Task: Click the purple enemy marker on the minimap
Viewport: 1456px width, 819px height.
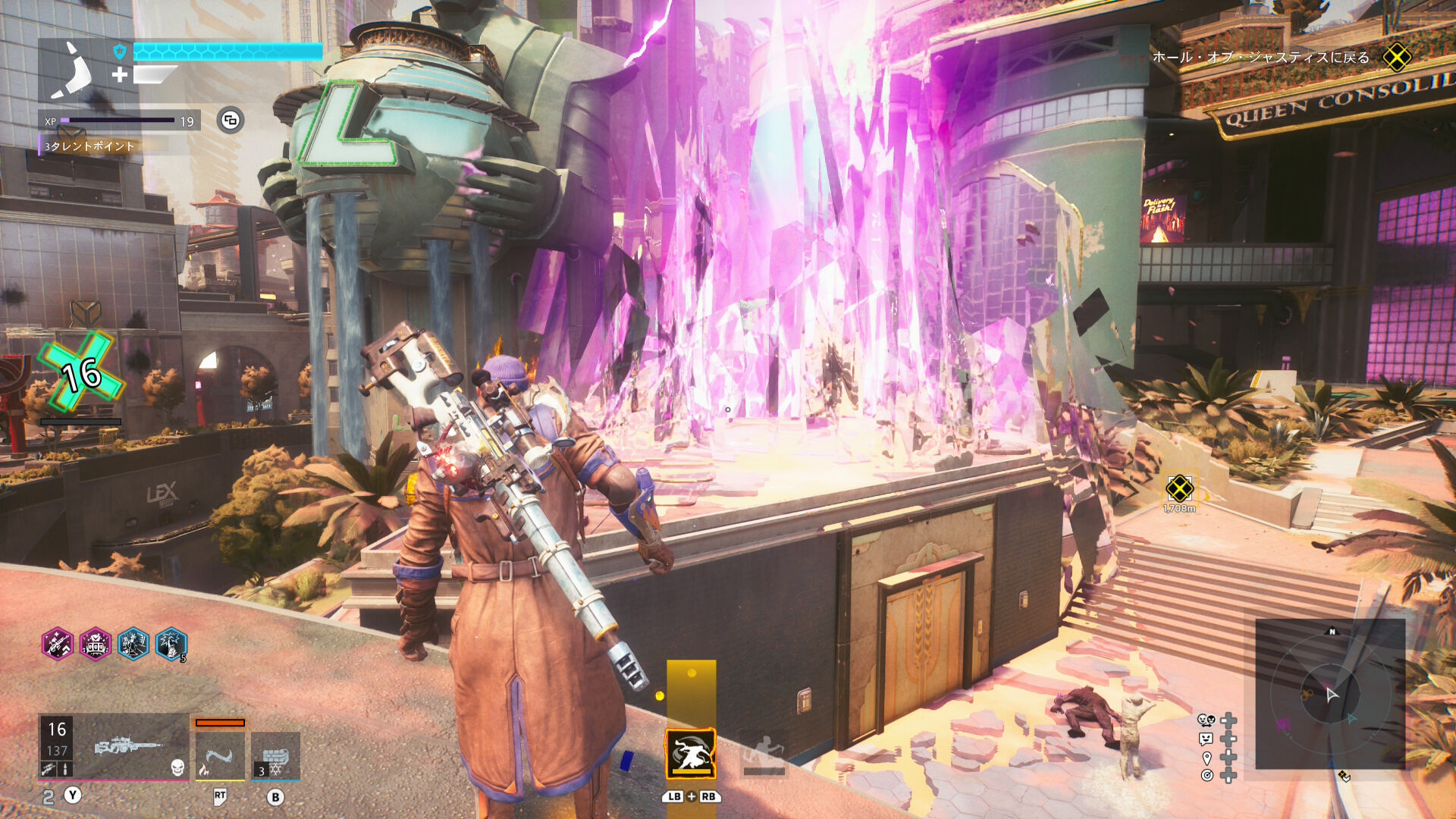Action: coord(1282,725)
